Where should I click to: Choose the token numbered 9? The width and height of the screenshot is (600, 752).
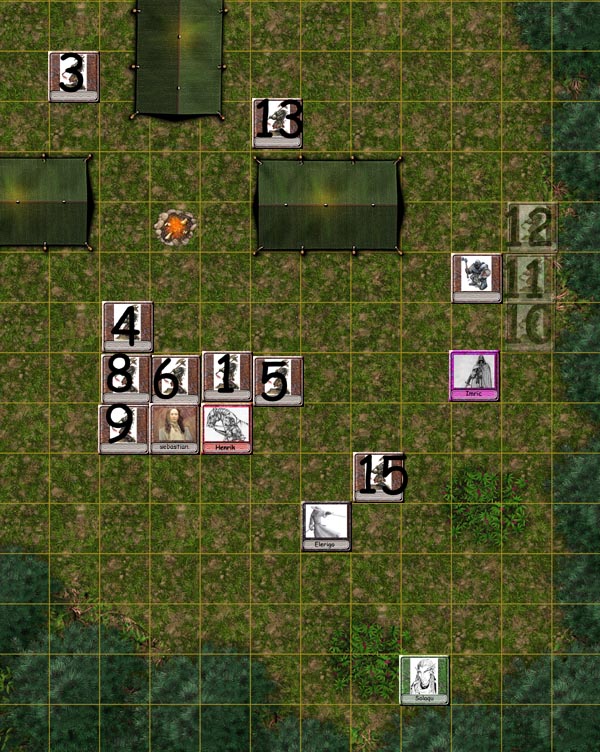[x=123, y=428]
